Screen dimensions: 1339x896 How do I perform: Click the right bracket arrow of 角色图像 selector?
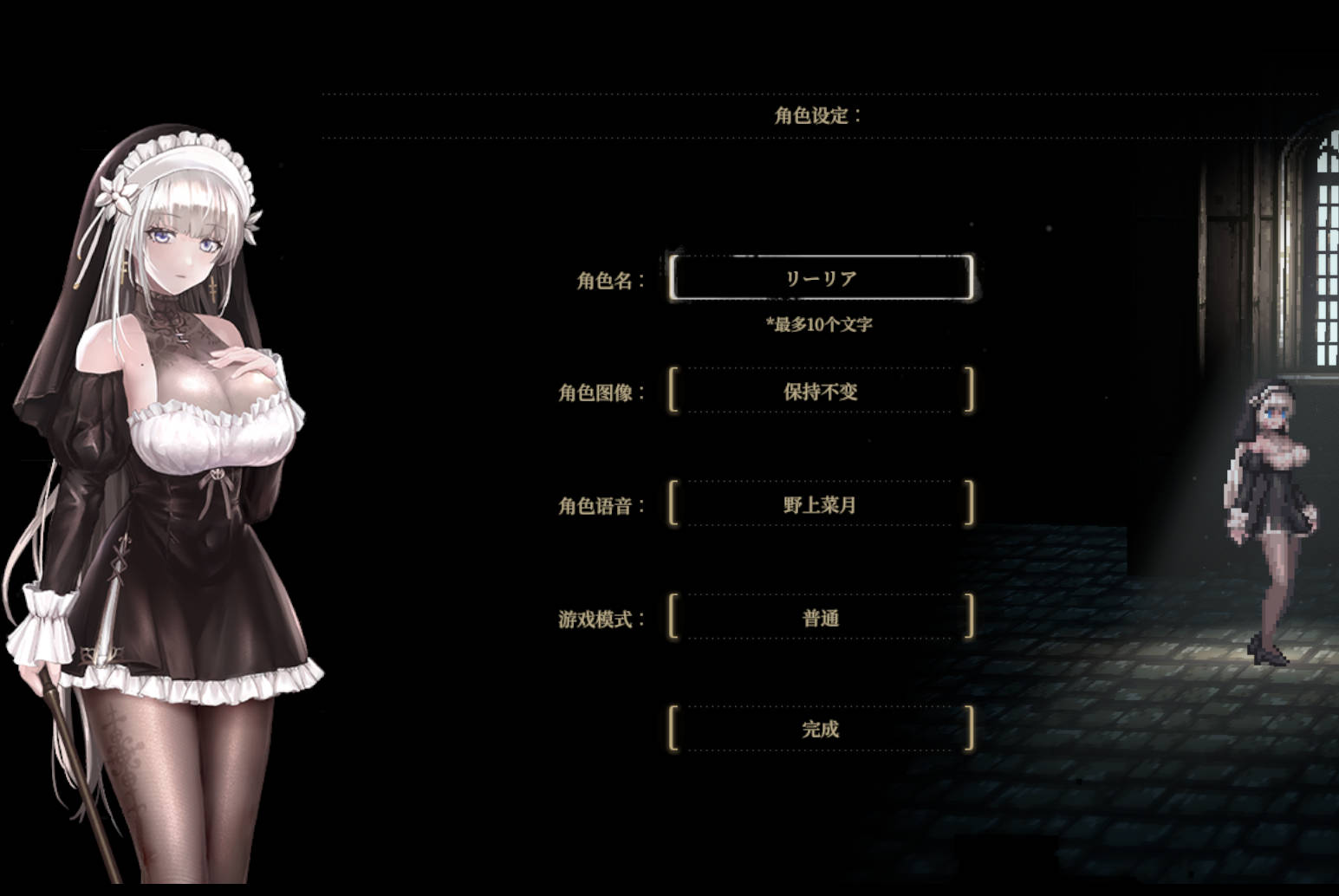(970, 391)
